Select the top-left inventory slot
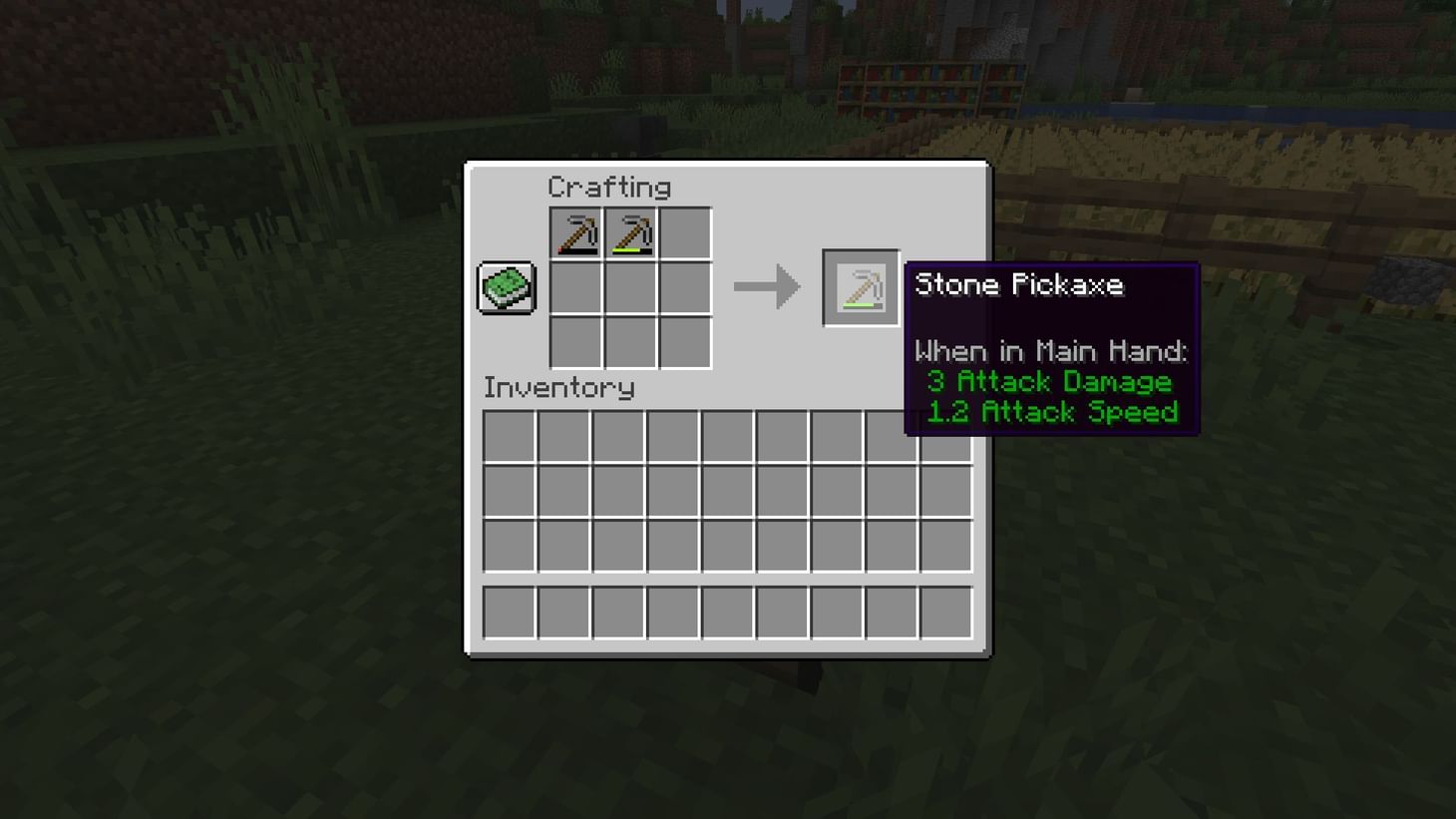Image resolution: width=1456 pixels, height=819 pixels. 509,436
